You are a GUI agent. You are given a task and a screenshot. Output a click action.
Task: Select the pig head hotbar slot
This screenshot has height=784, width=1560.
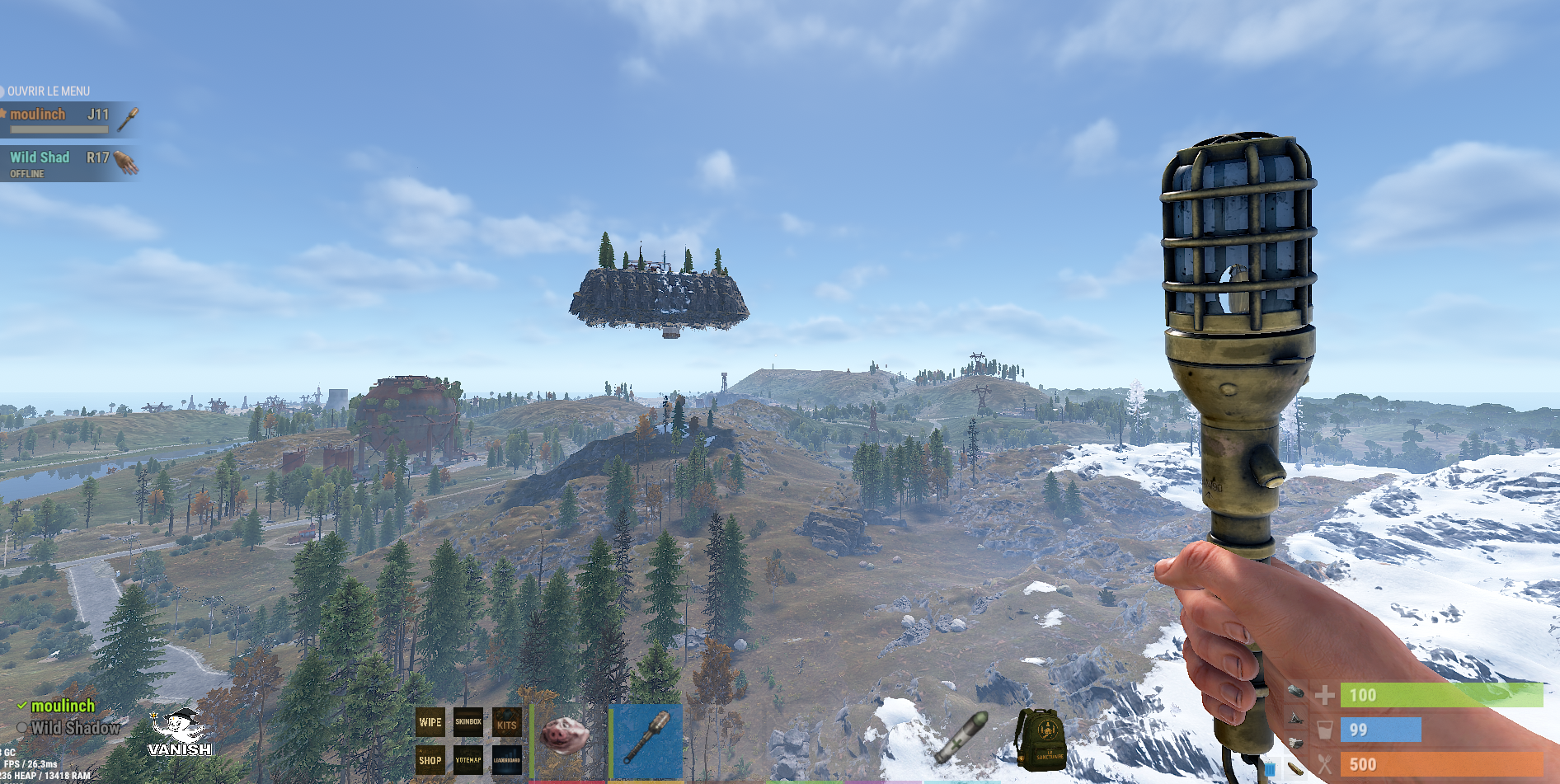(565, 736)
